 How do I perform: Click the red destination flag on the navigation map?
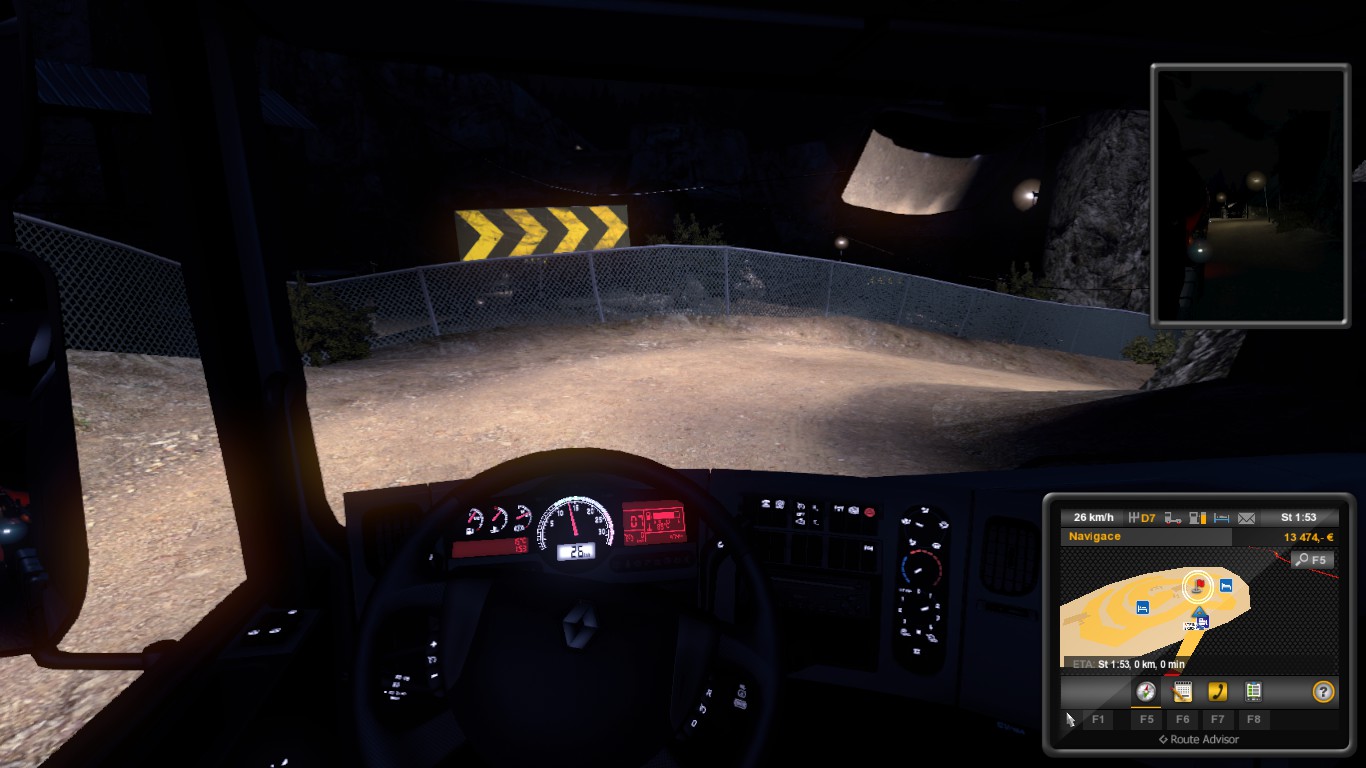tap(1198, 584)
